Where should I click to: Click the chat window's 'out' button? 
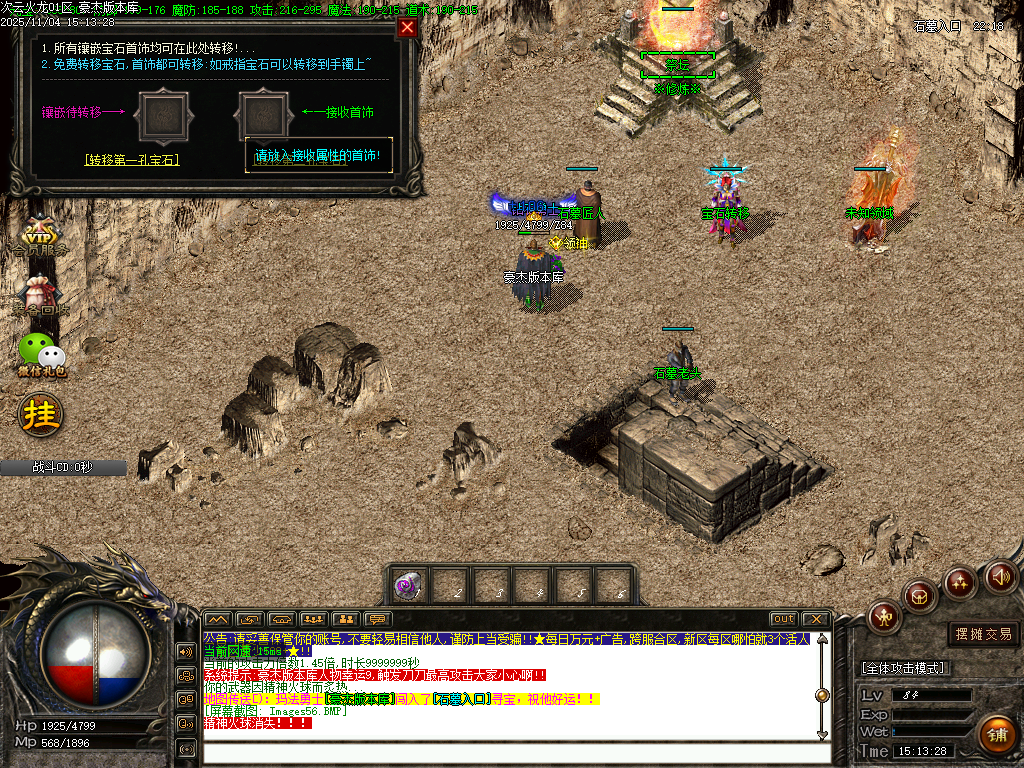784,619
